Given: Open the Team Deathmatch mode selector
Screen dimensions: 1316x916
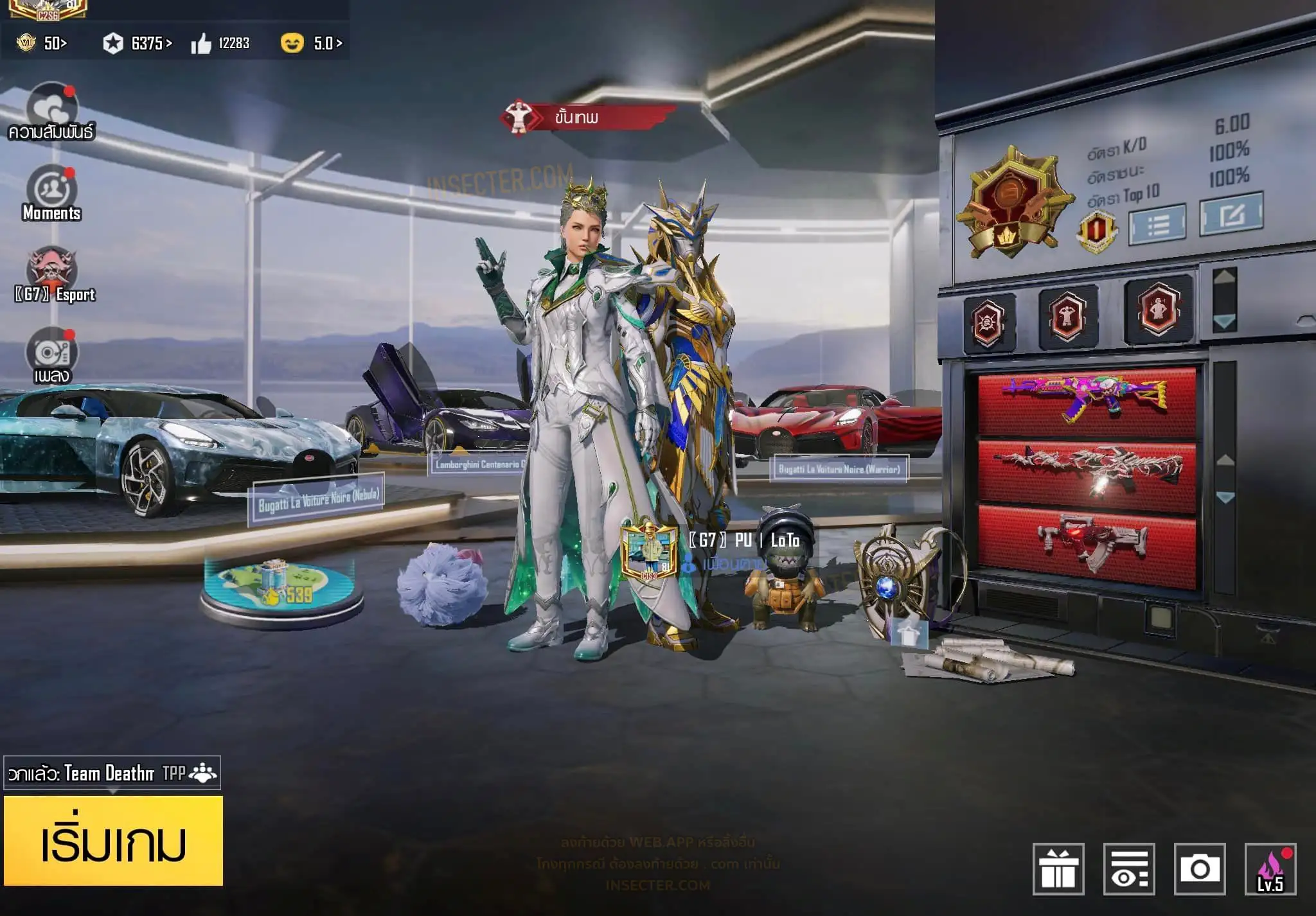Looking at the screenshot, I should point(112,773).
